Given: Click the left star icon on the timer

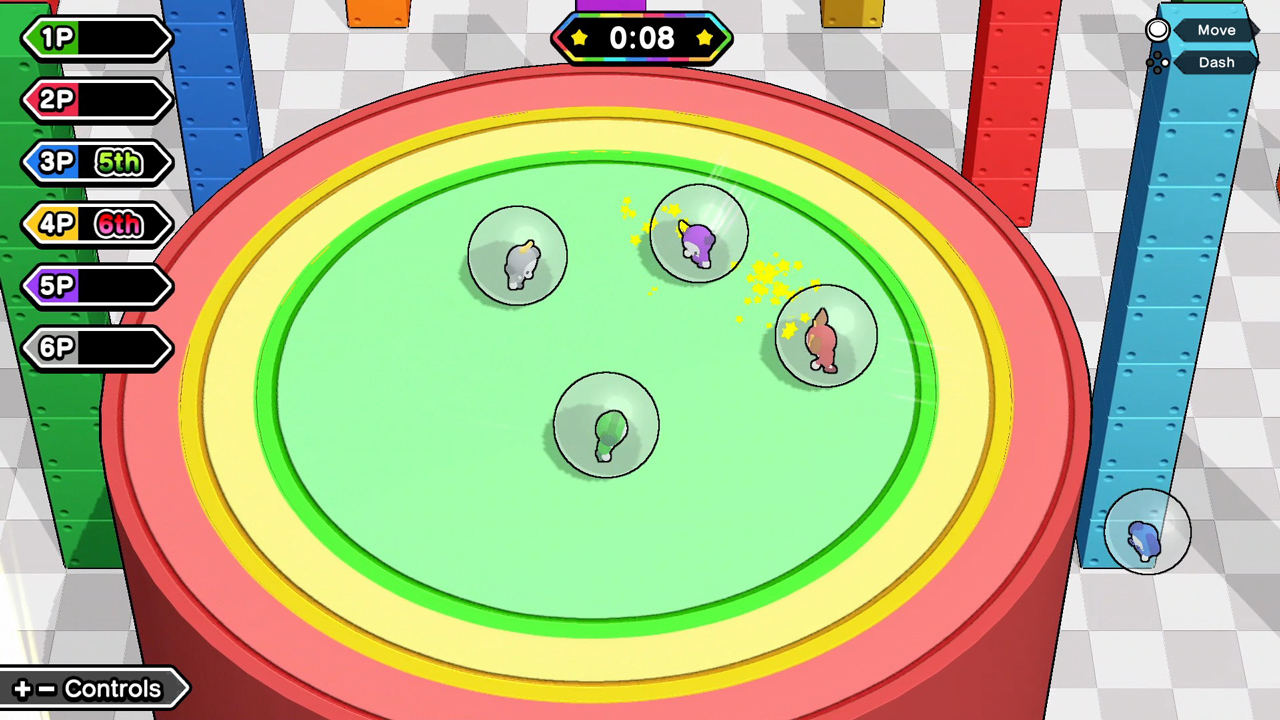Looking at the screenshot, I should point(579,39).
